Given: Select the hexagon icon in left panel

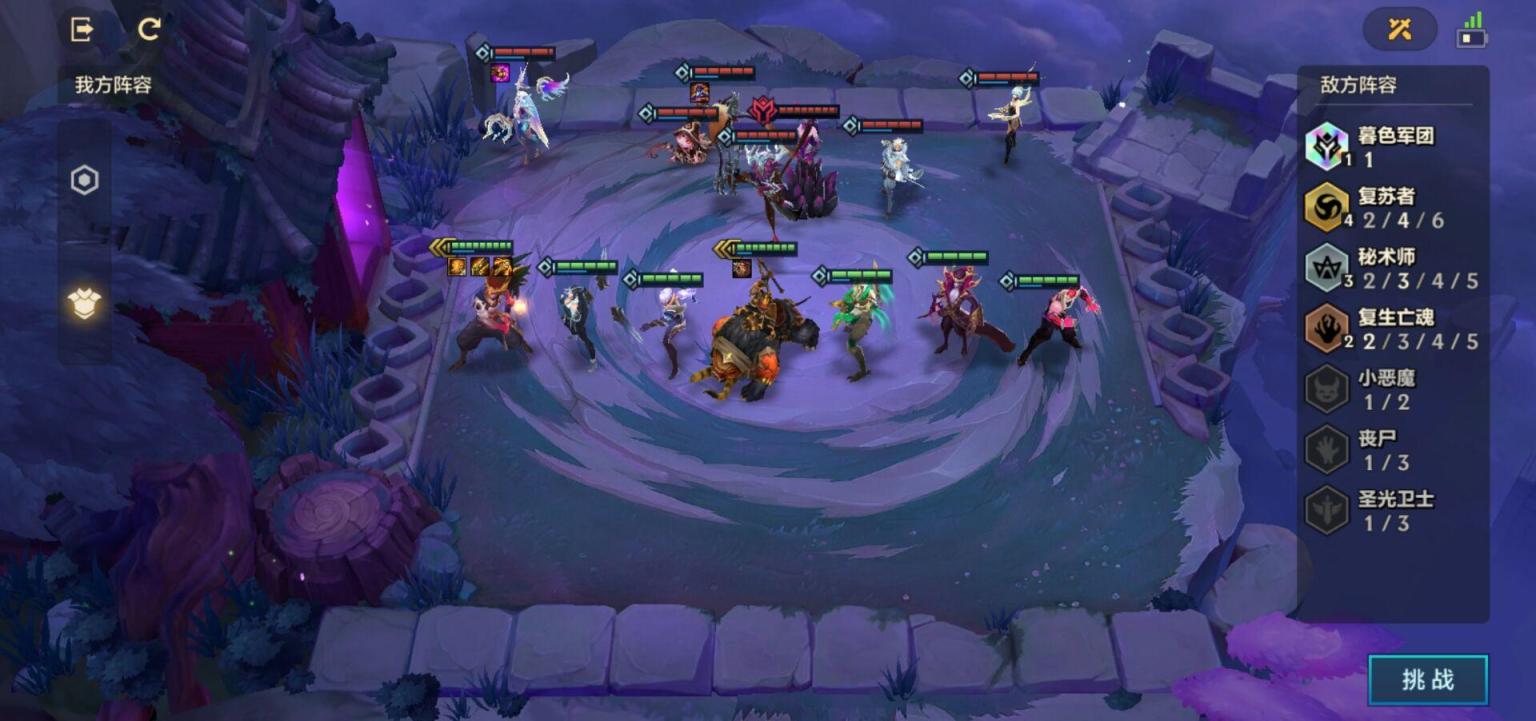Looking at the screenshot, I should coord(85,181).
